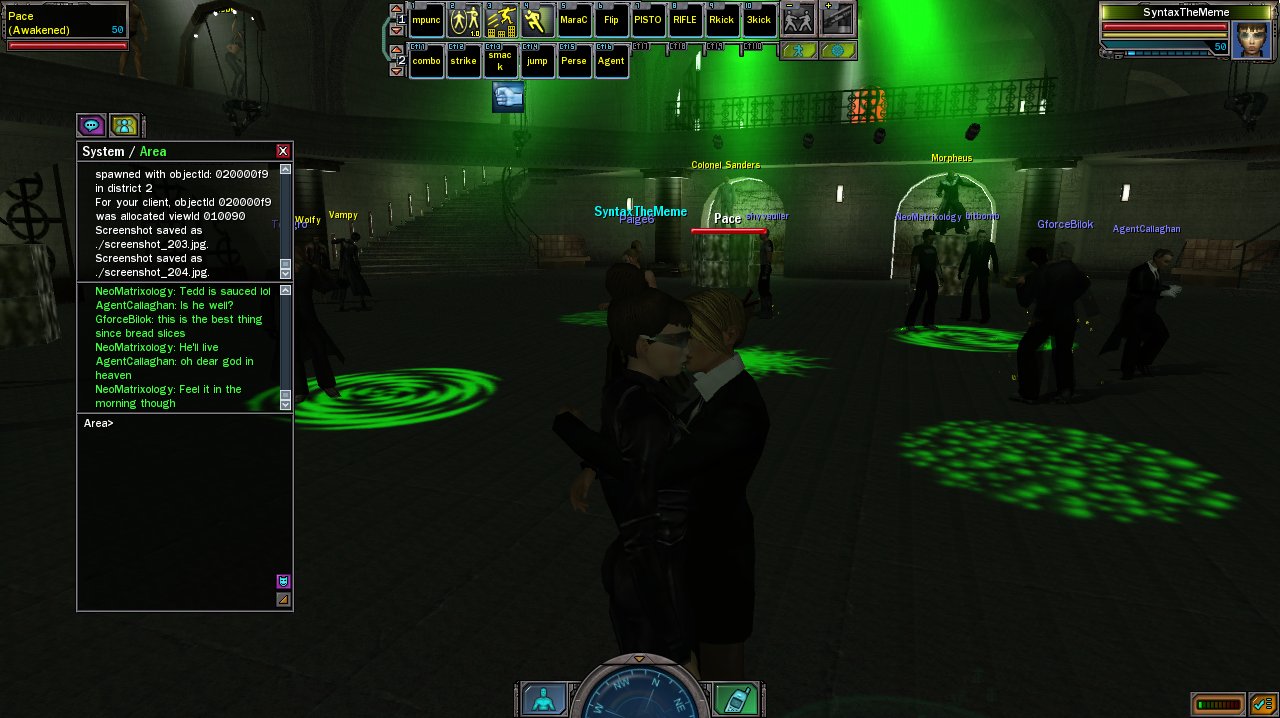
Task: Activate the running figure sprint ability
Action: click(x=537, y=20)
